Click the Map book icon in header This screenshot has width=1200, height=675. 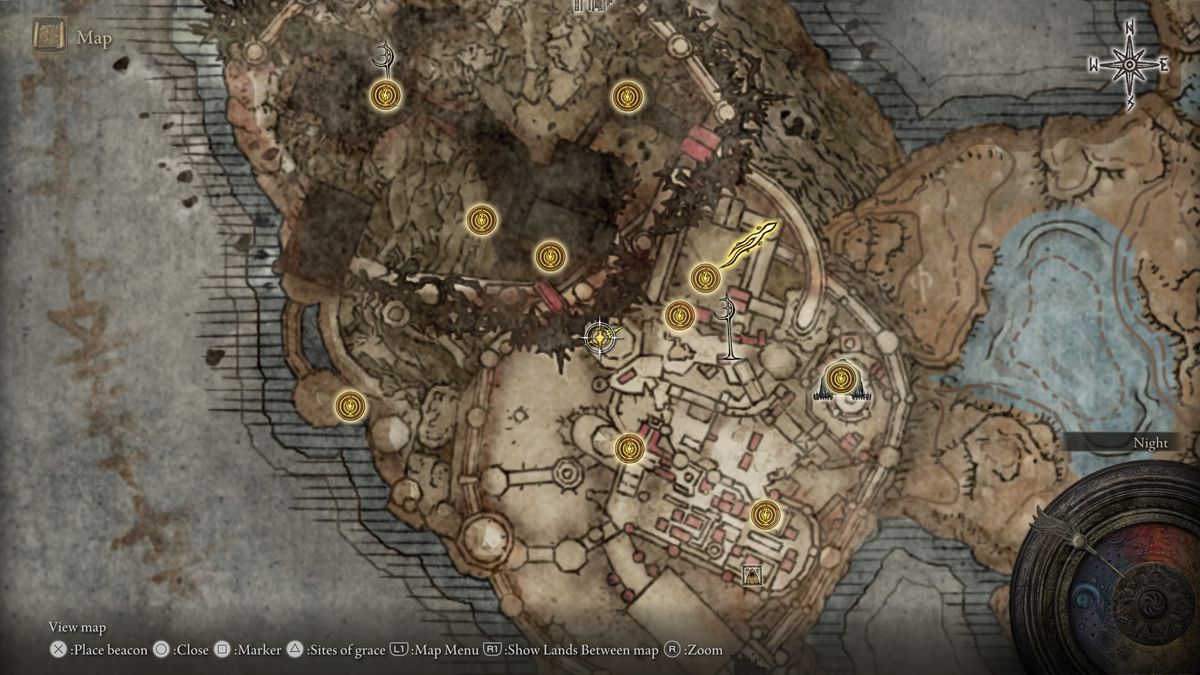49,38
